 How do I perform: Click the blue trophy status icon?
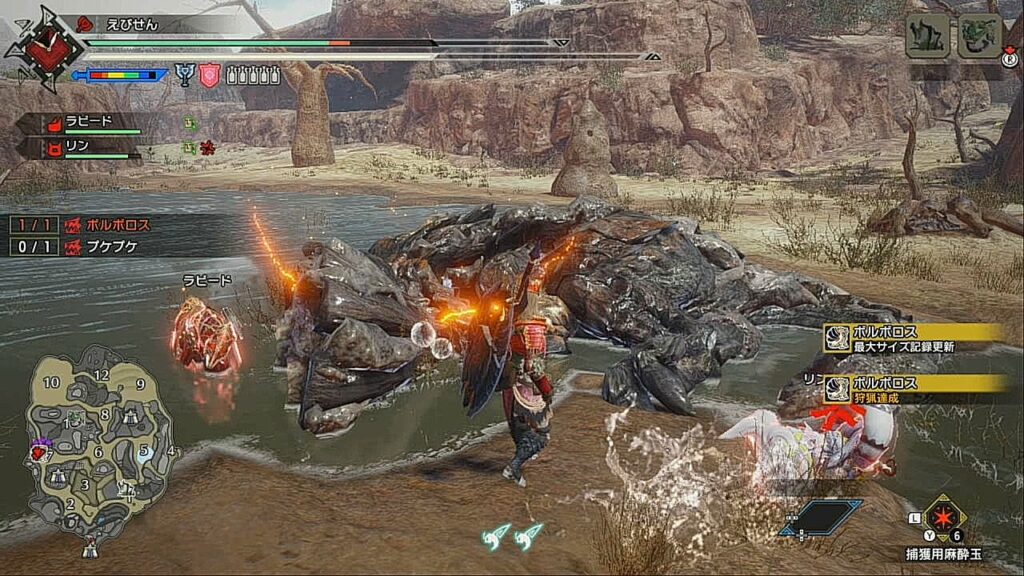pyautogui.click(x=185, y=74)
